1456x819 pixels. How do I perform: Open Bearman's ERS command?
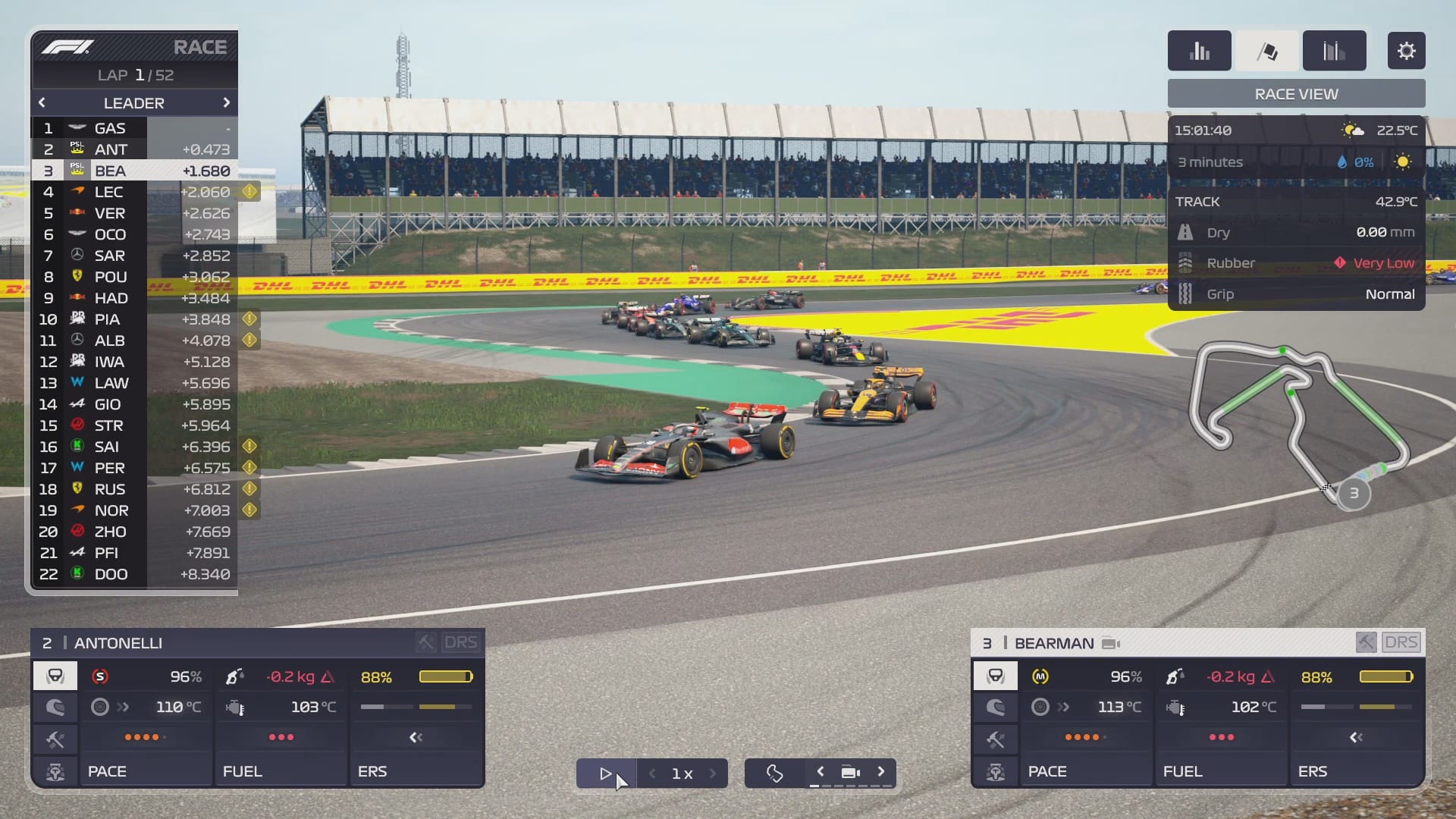(x=1356, y=771)
